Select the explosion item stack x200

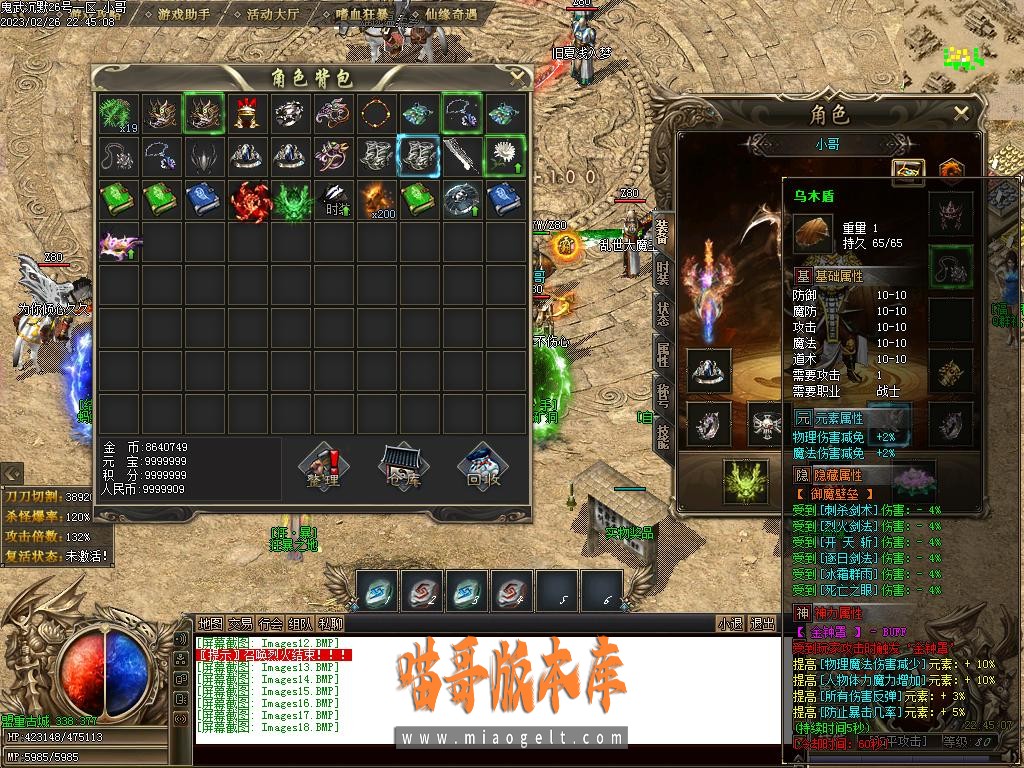pyautogui.click(x=378, y=200)
